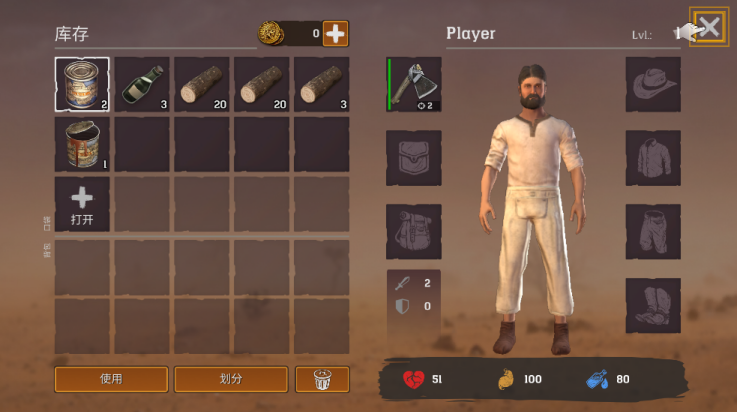Select the glass bottle slot
The width and height of the screenshot is (737, 412).
pyautogui.click(x=142, y=84)
